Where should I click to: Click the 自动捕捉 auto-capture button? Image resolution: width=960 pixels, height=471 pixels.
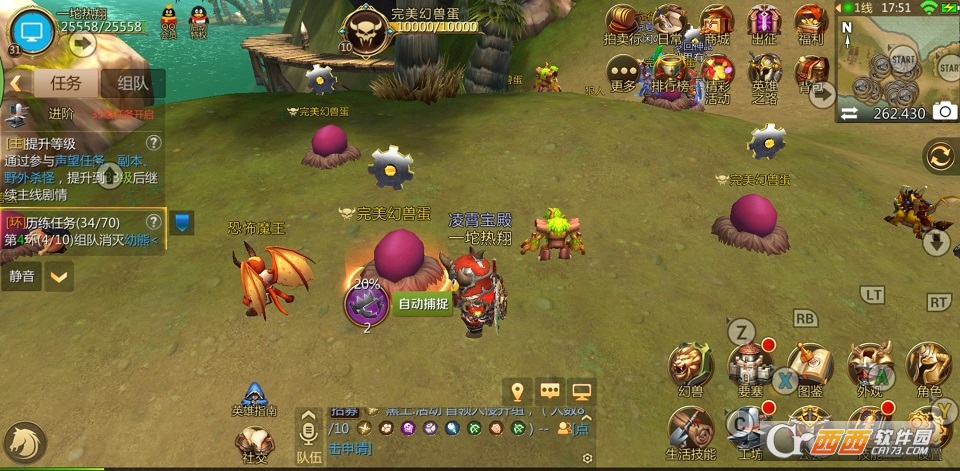tap(423, 305)
